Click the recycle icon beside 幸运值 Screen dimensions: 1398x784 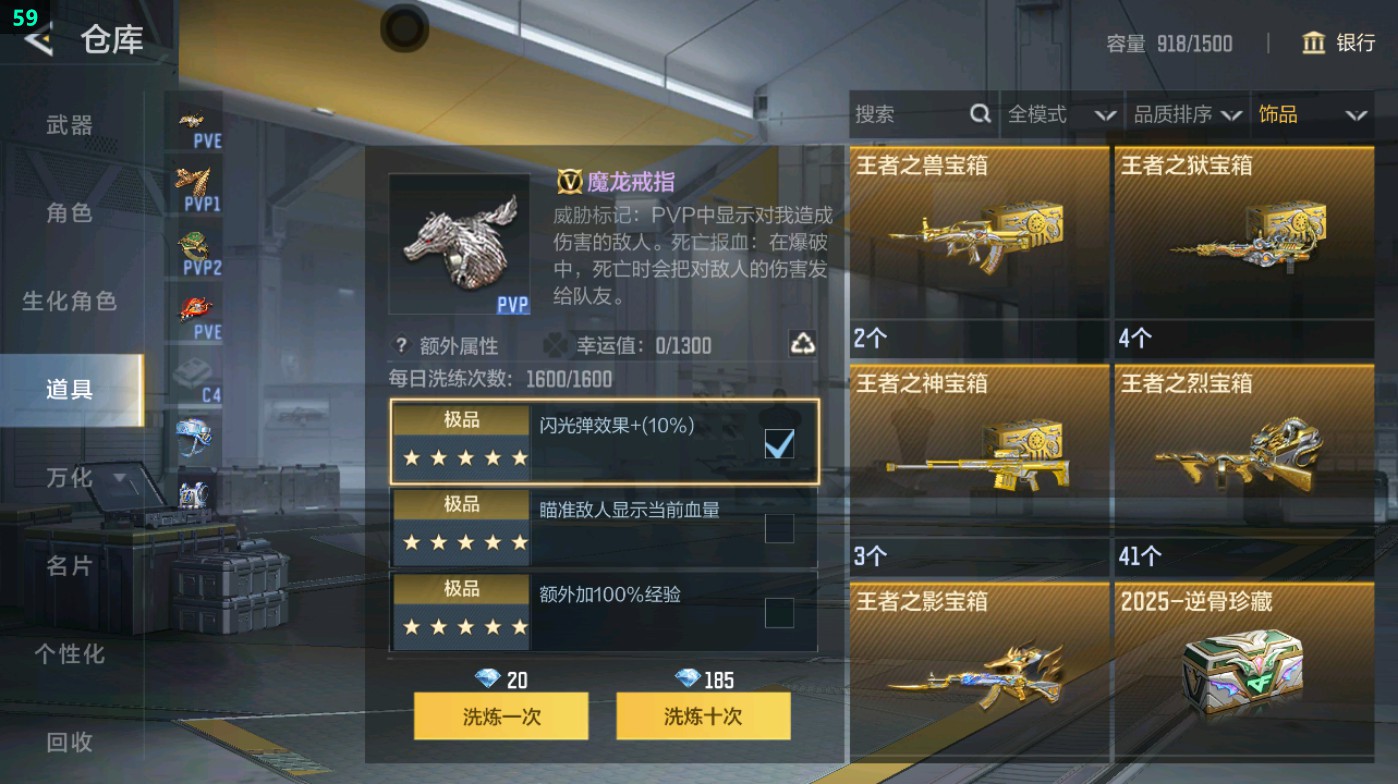point(800,345)
